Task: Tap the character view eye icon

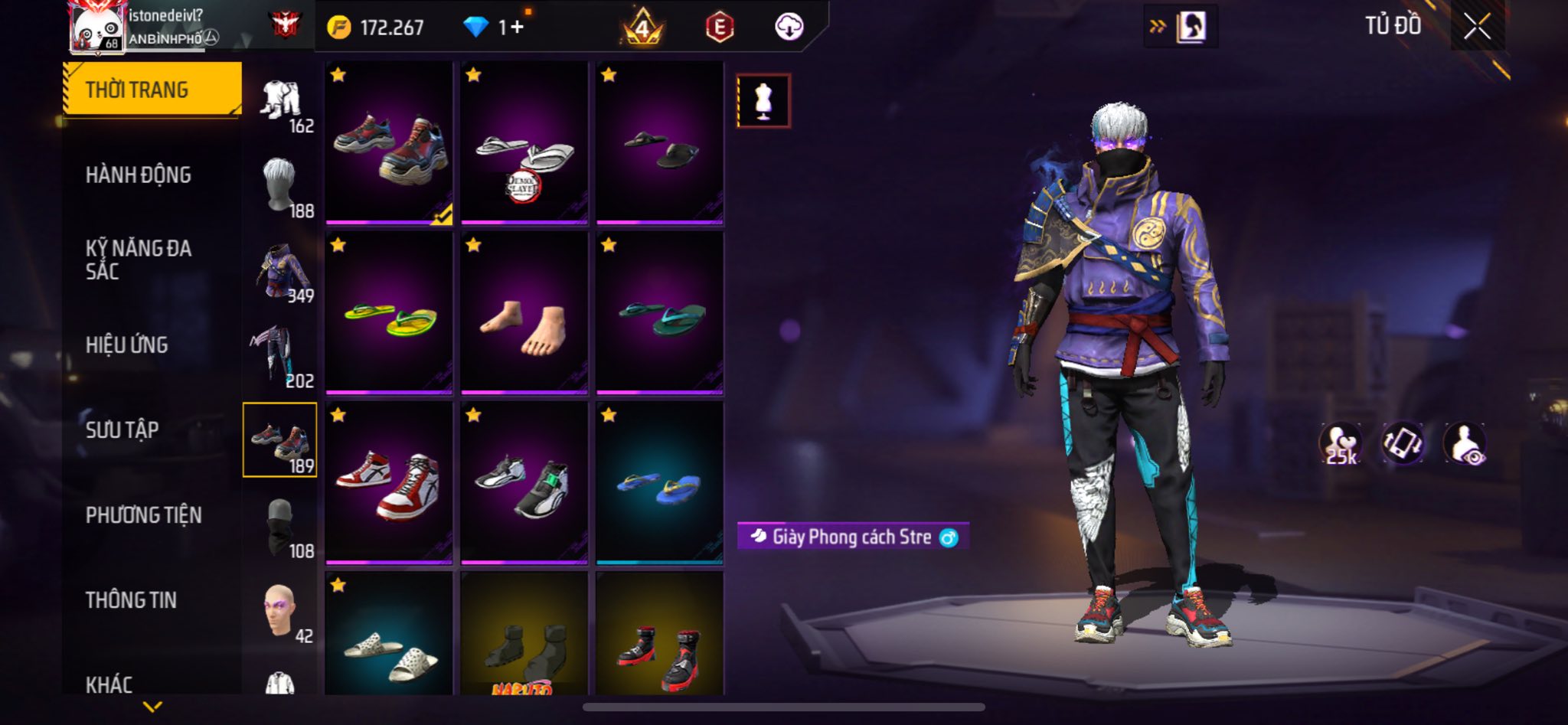Action: (x=1465, y=444)
